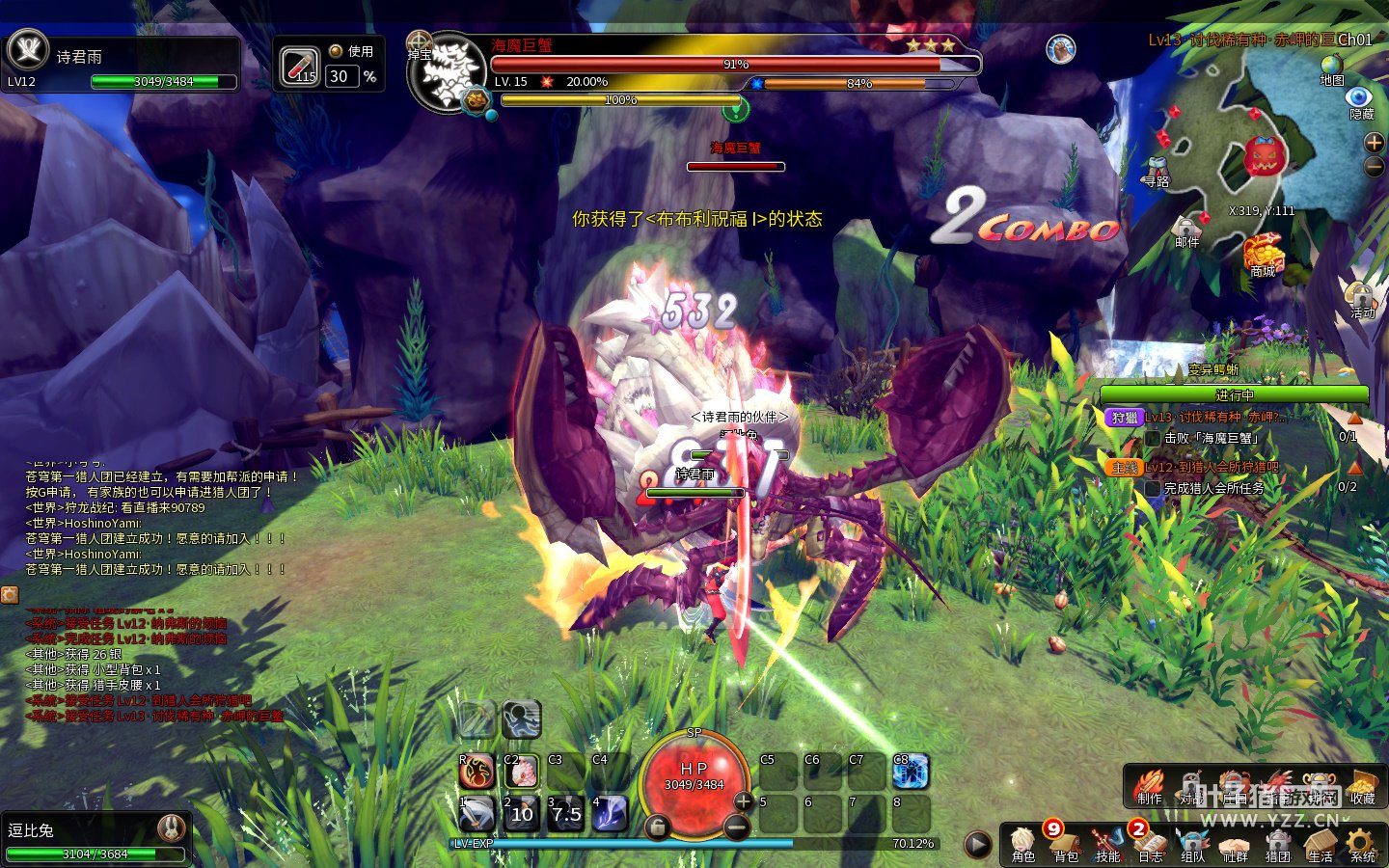Open the 商城 shop icon
The image size is (1389, 868).
point(1263,256)
